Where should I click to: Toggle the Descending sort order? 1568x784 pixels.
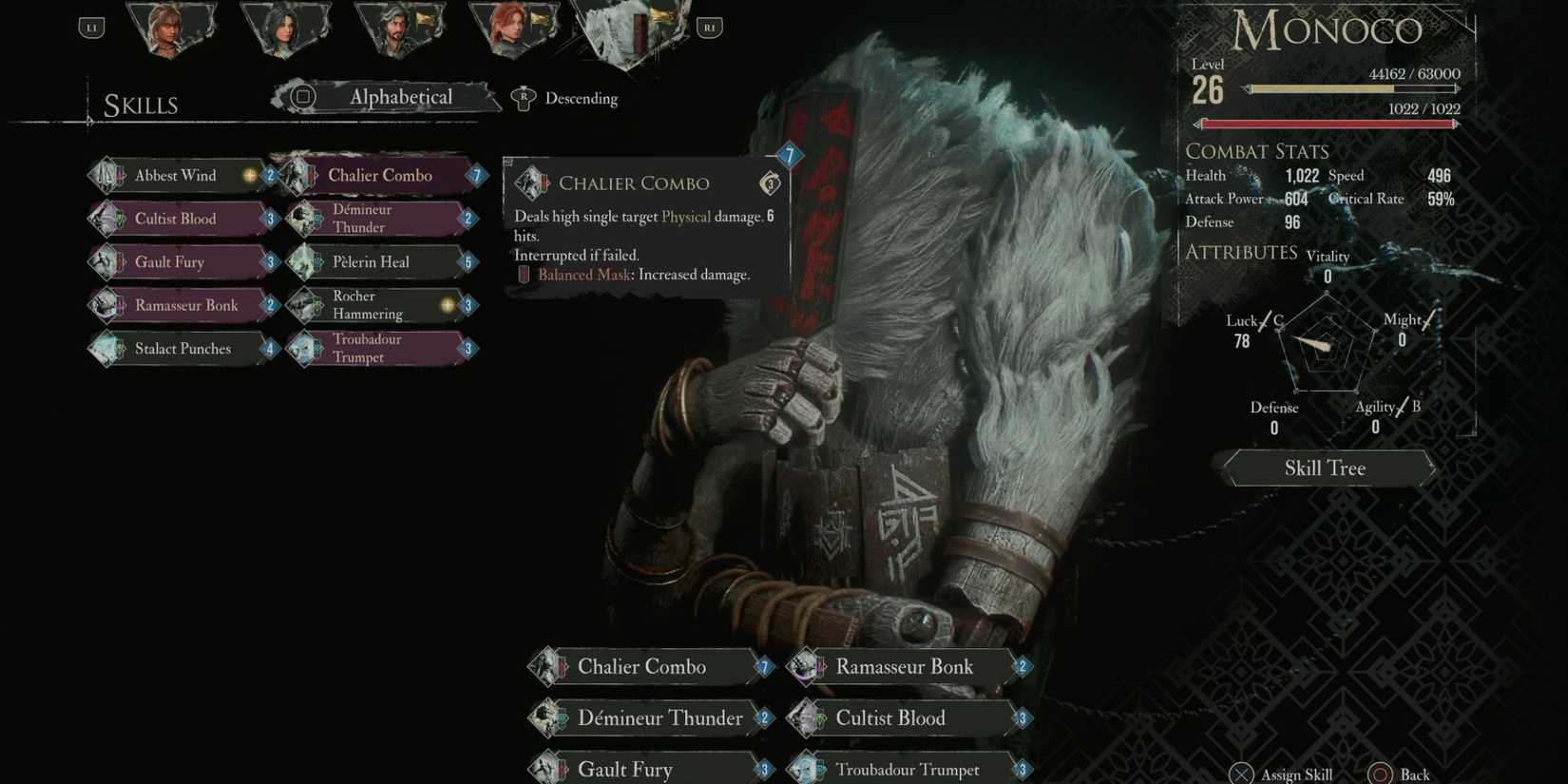pyautogui.click(x=580, y=98)
